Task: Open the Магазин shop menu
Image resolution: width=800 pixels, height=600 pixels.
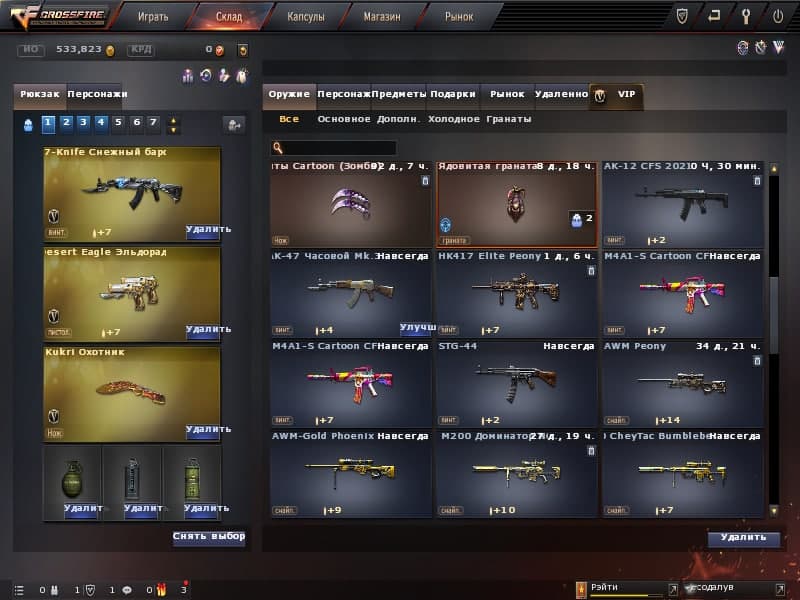Action: click(382, 17)
